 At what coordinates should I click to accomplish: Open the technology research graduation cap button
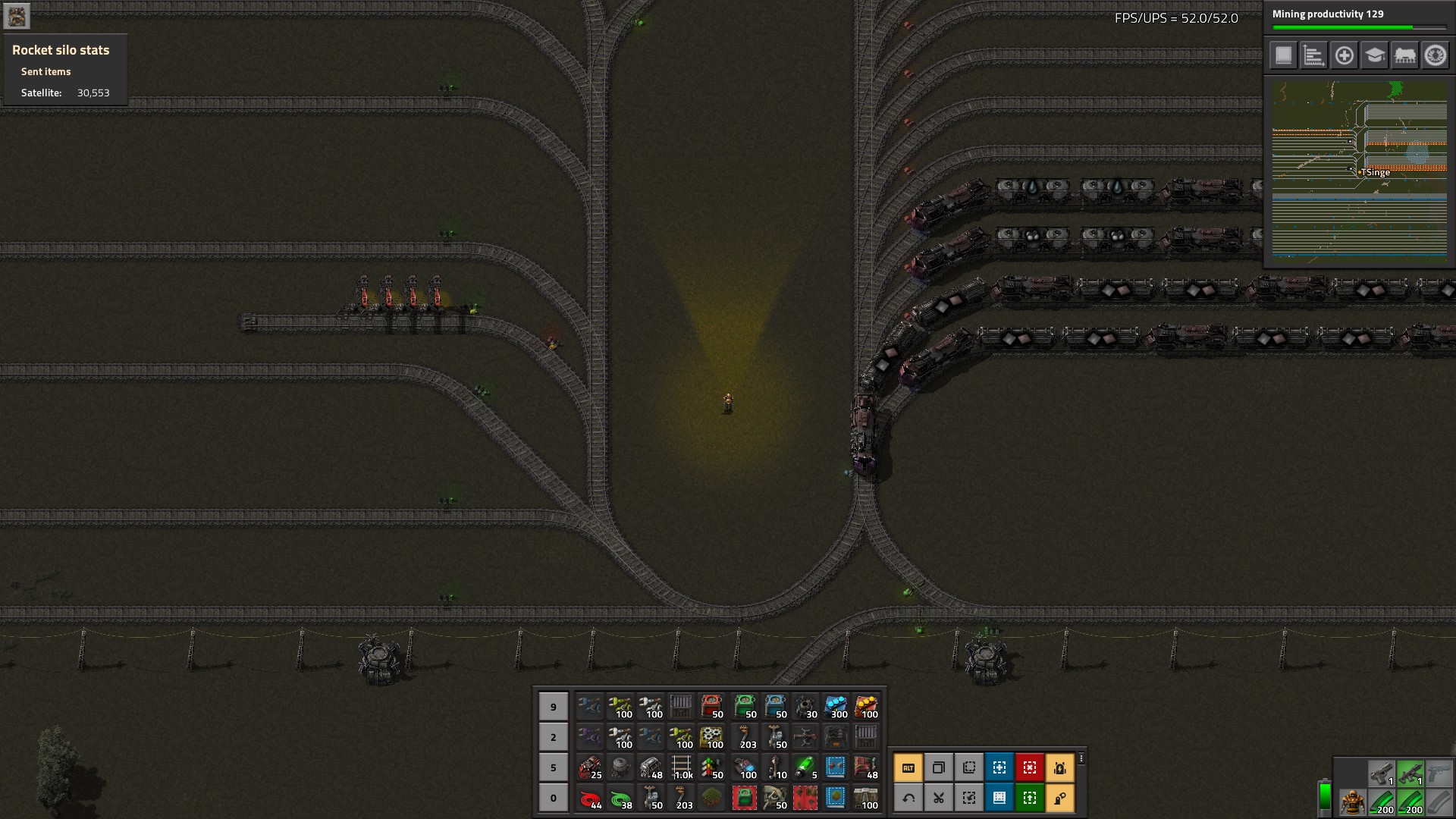(1374, 55)
